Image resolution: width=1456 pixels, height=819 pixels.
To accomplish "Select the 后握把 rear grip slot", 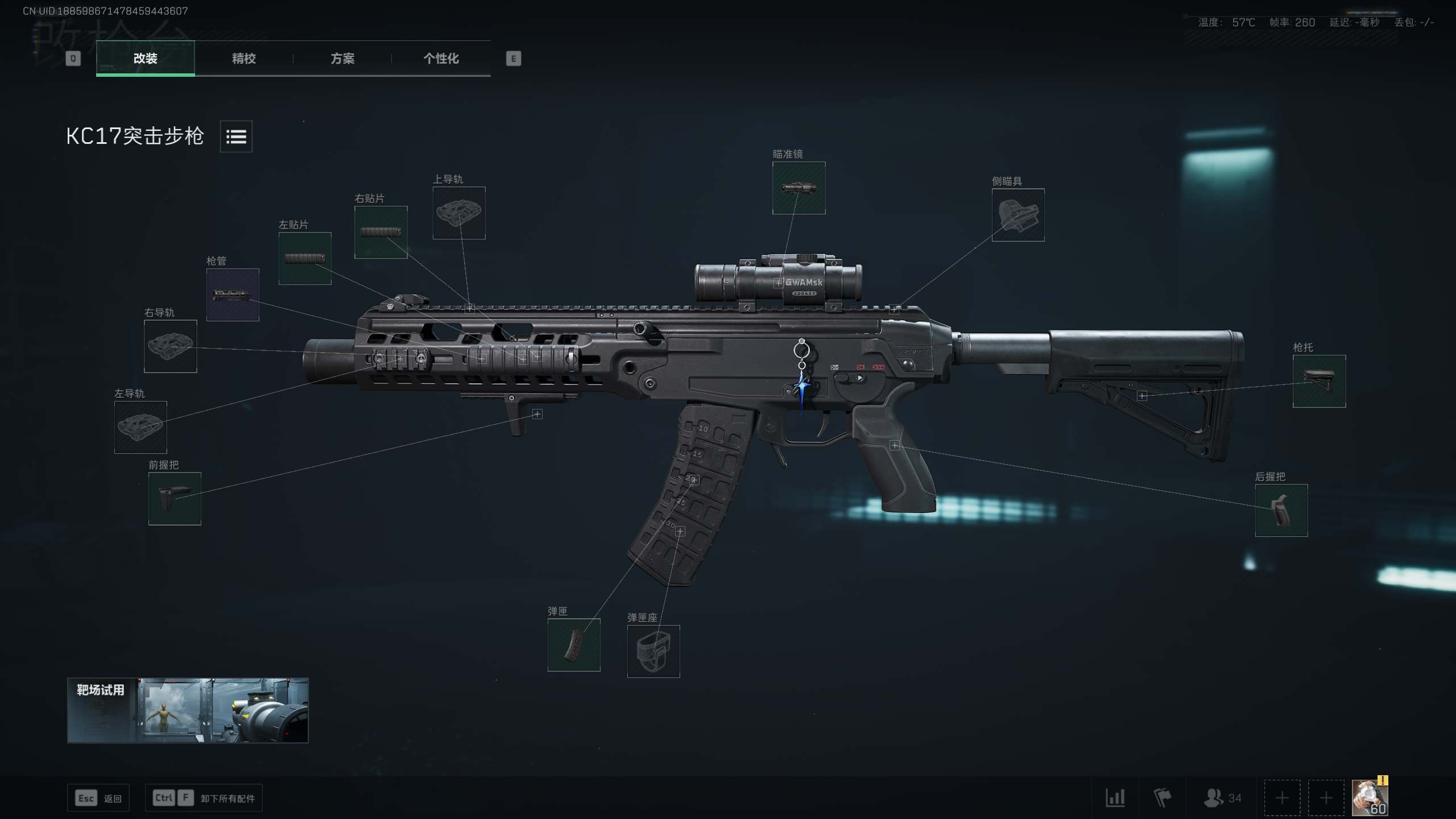I will pyautogui.click(x=1281, y=510).
